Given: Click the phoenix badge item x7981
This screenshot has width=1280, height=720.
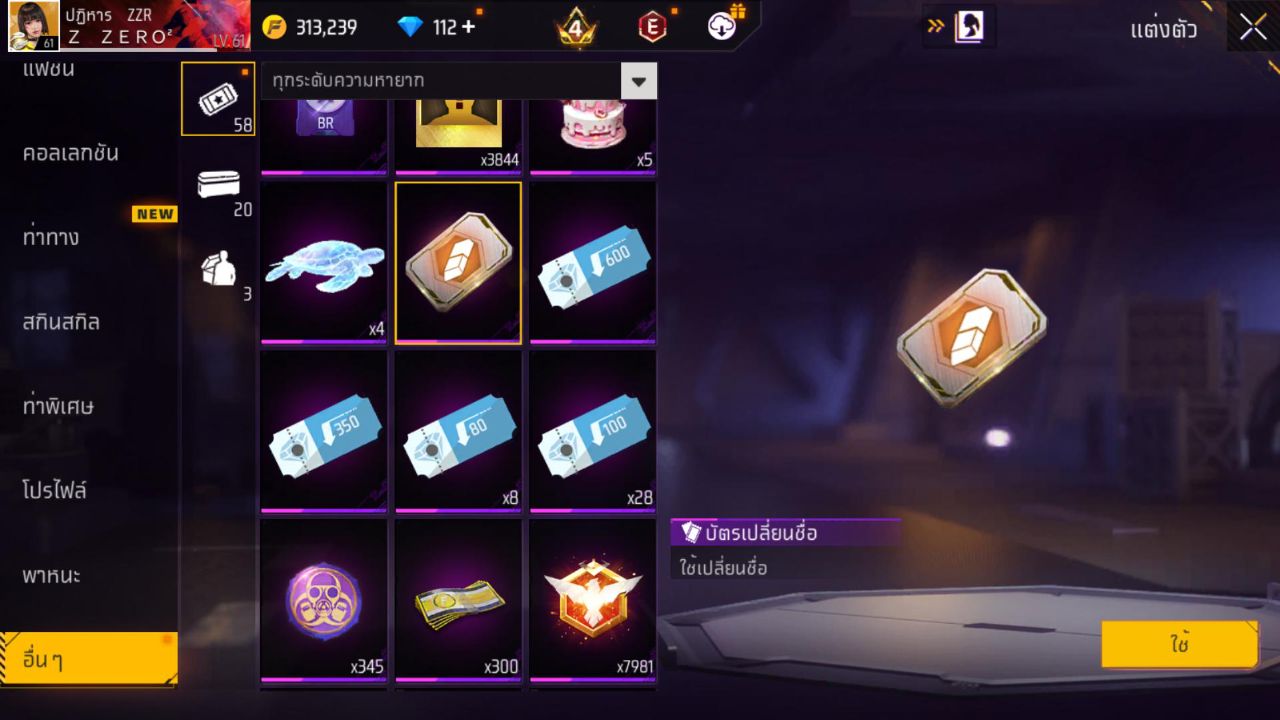Looking at the screenshot, I should tap(592, 600).
